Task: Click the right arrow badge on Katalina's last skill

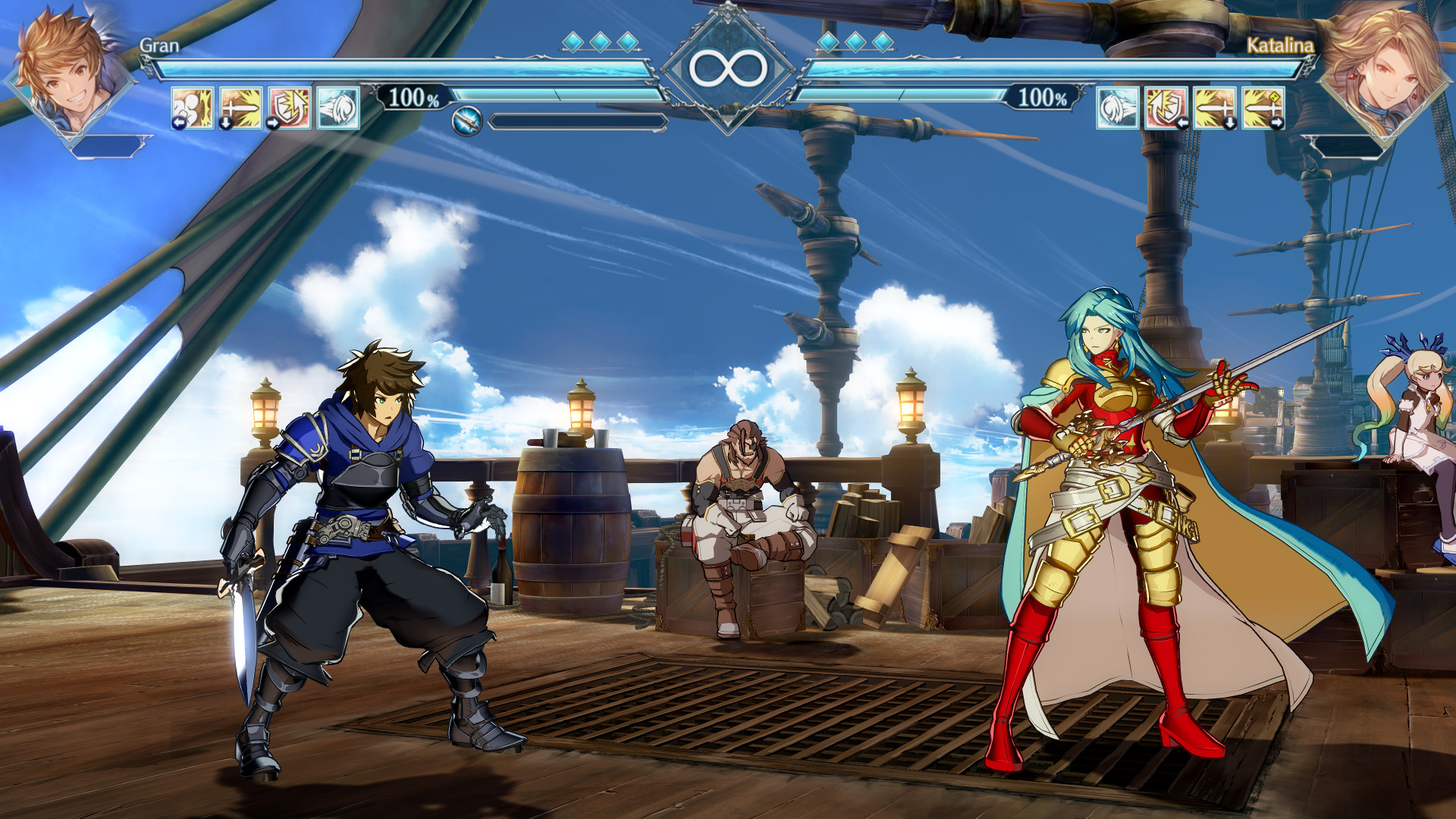Action: pyautogui.click(x=1279, y=121)
